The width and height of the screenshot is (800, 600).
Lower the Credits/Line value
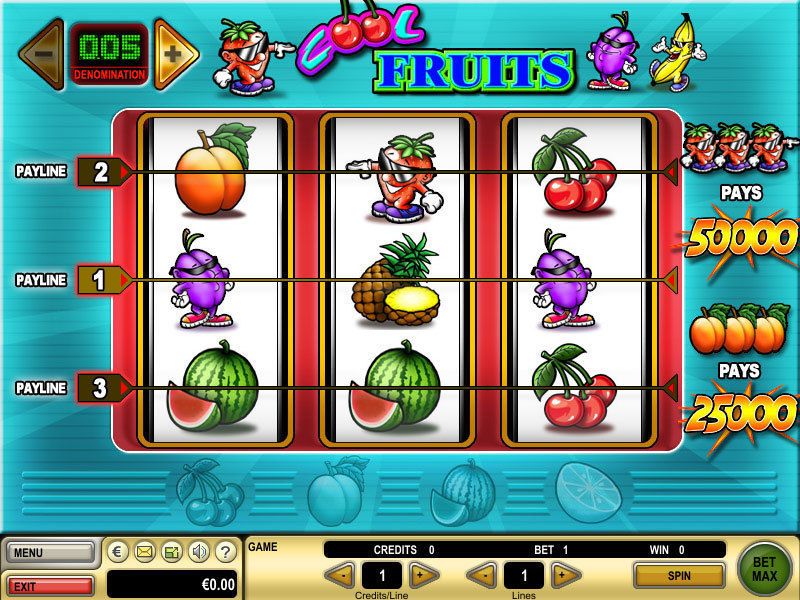pos(341,575)
